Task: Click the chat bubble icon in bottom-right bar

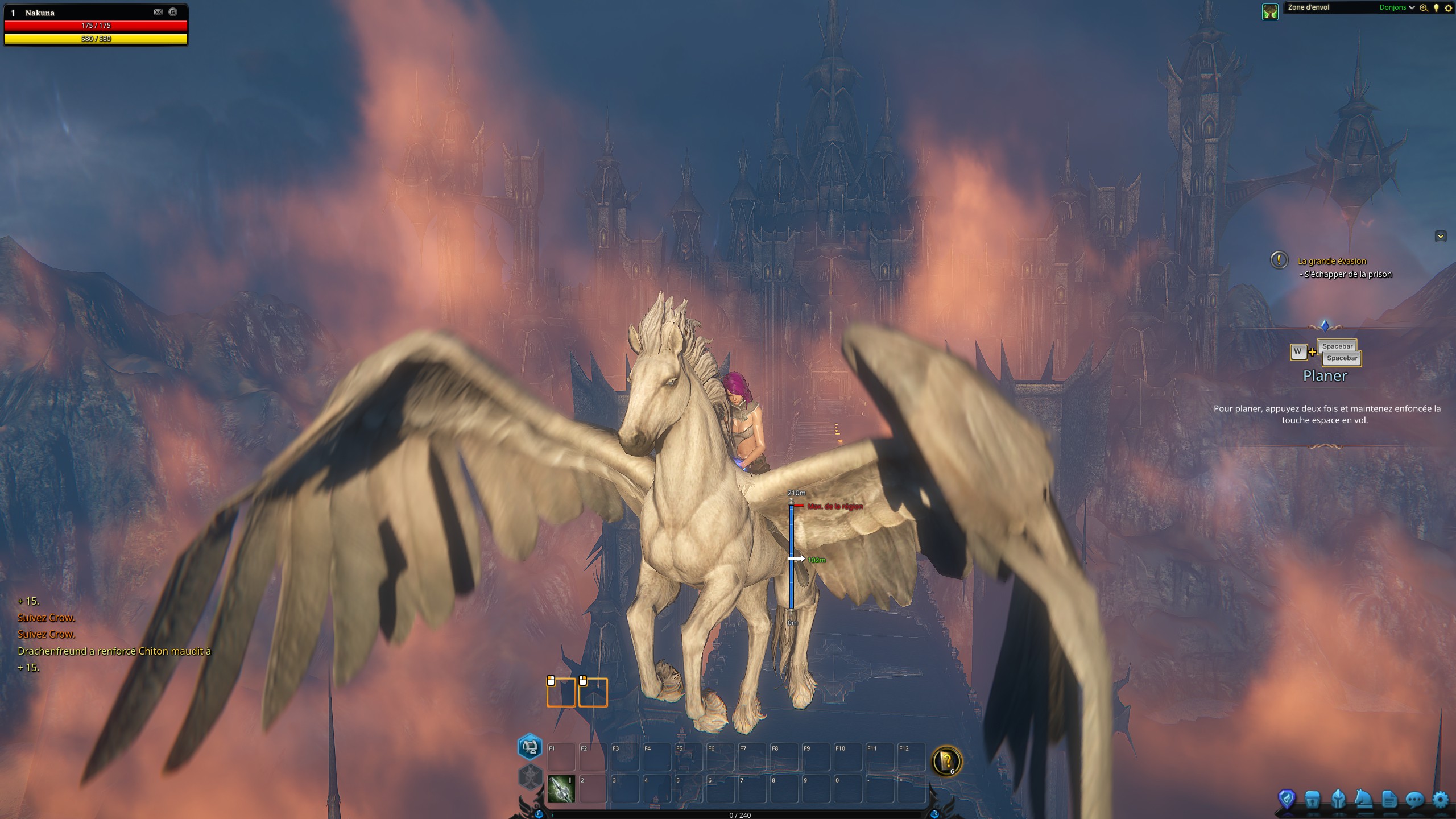Action: 1416,800
